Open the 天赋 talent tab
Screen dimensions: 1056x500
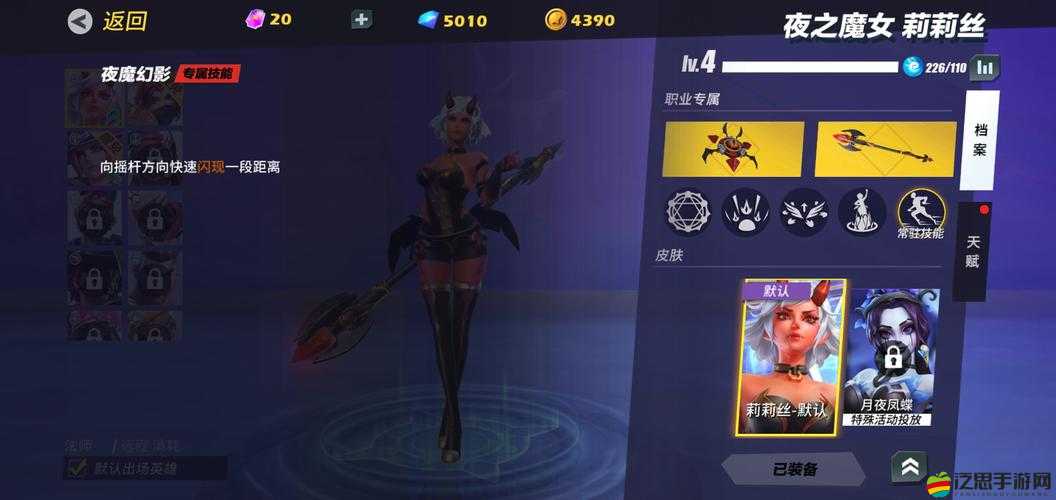pyautogui.click(x=973, y=251)
